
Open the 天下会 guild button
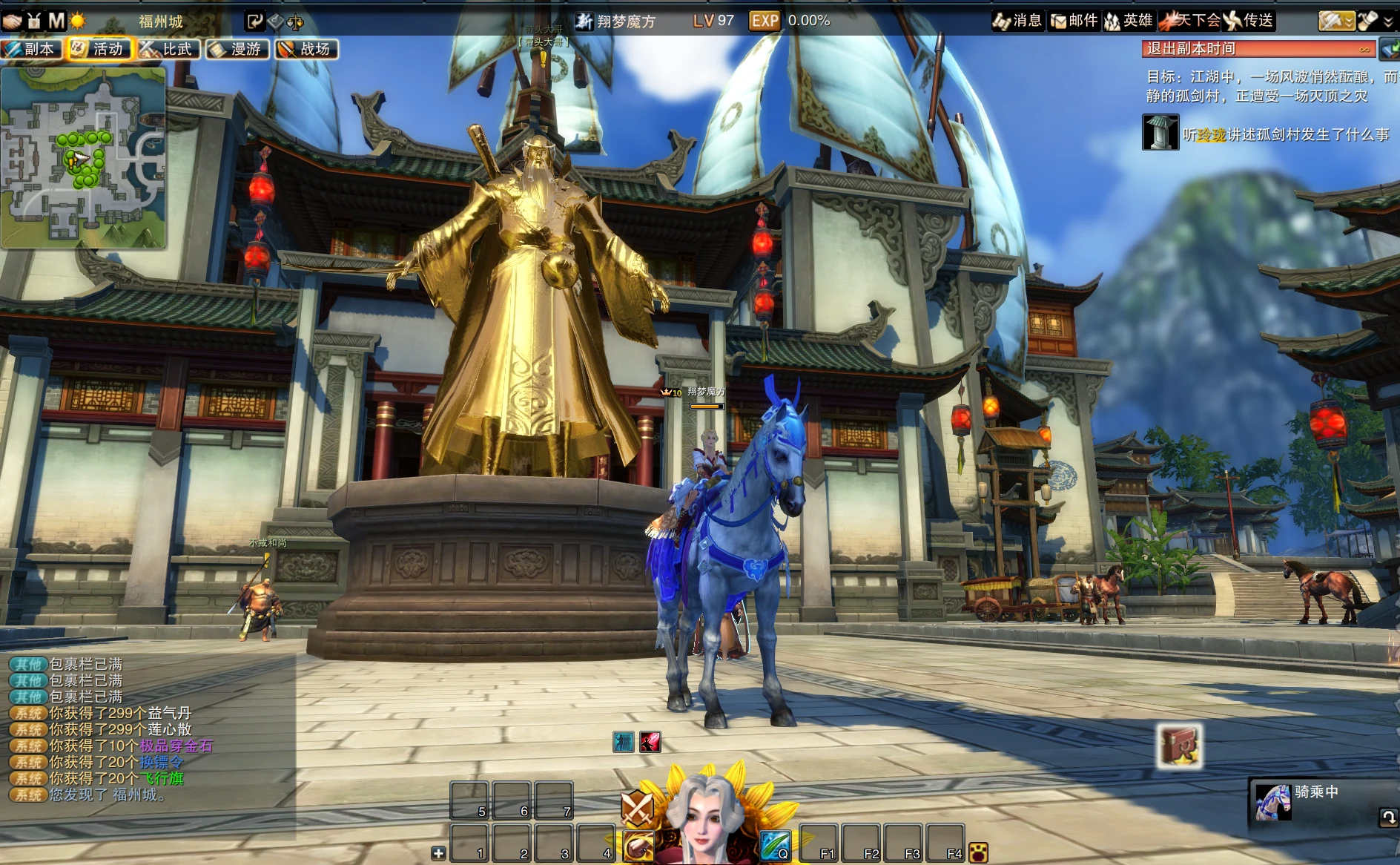pos(1189,21)
